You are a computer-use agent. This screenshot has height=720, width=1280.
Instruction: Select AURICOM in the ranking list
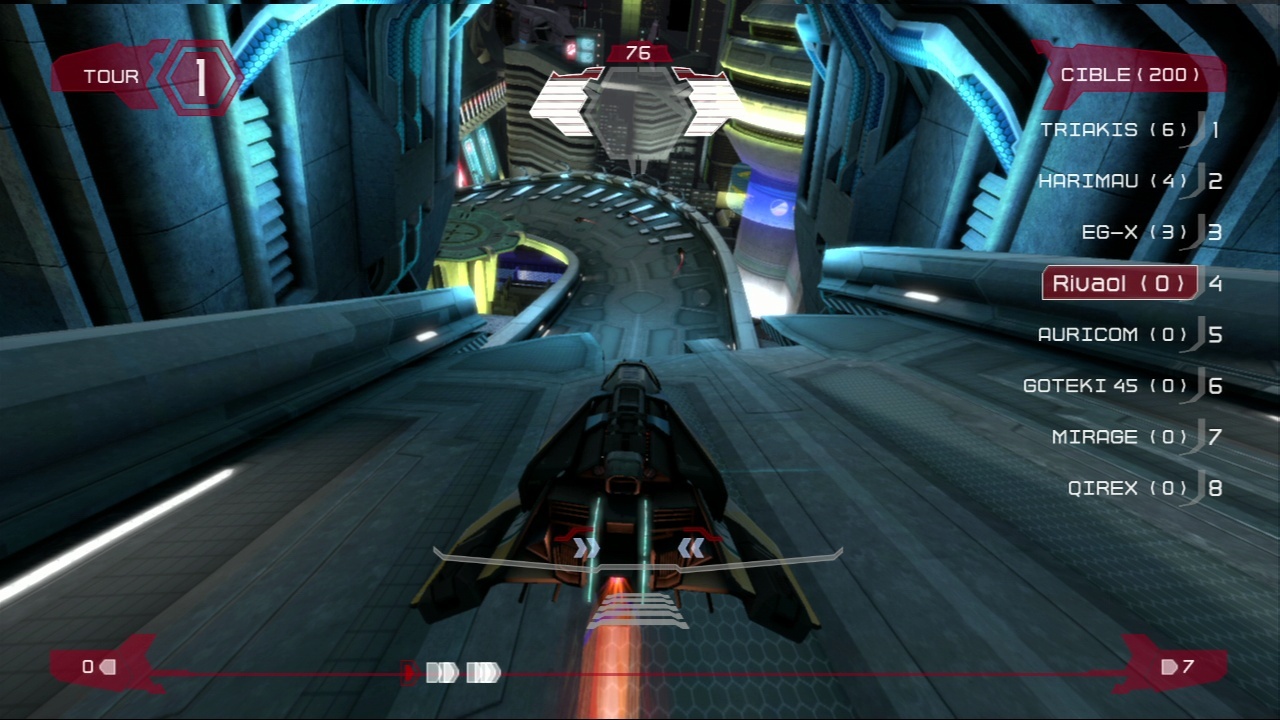1113,334
